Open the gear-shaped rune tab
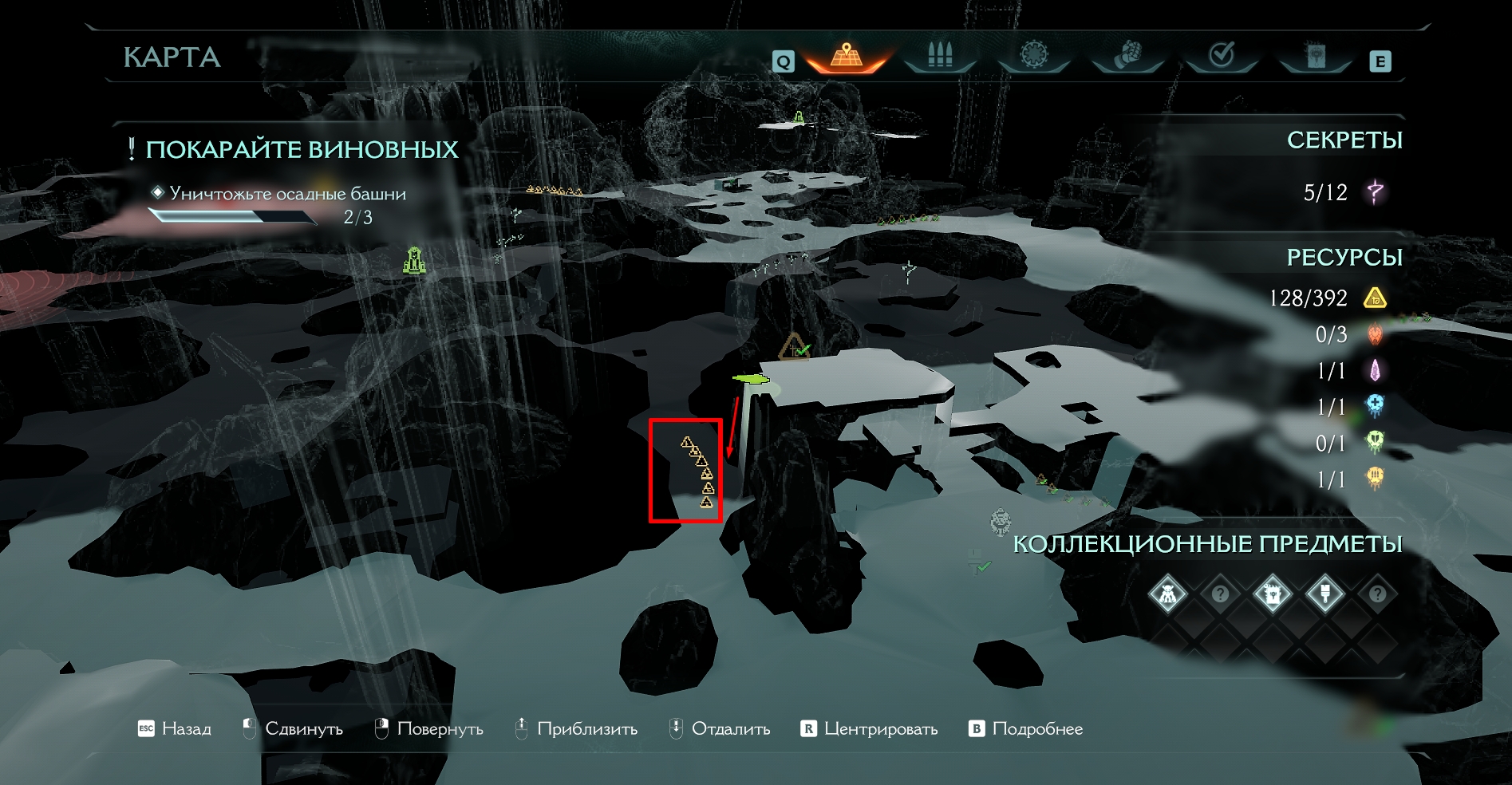 pos(1034,56)
